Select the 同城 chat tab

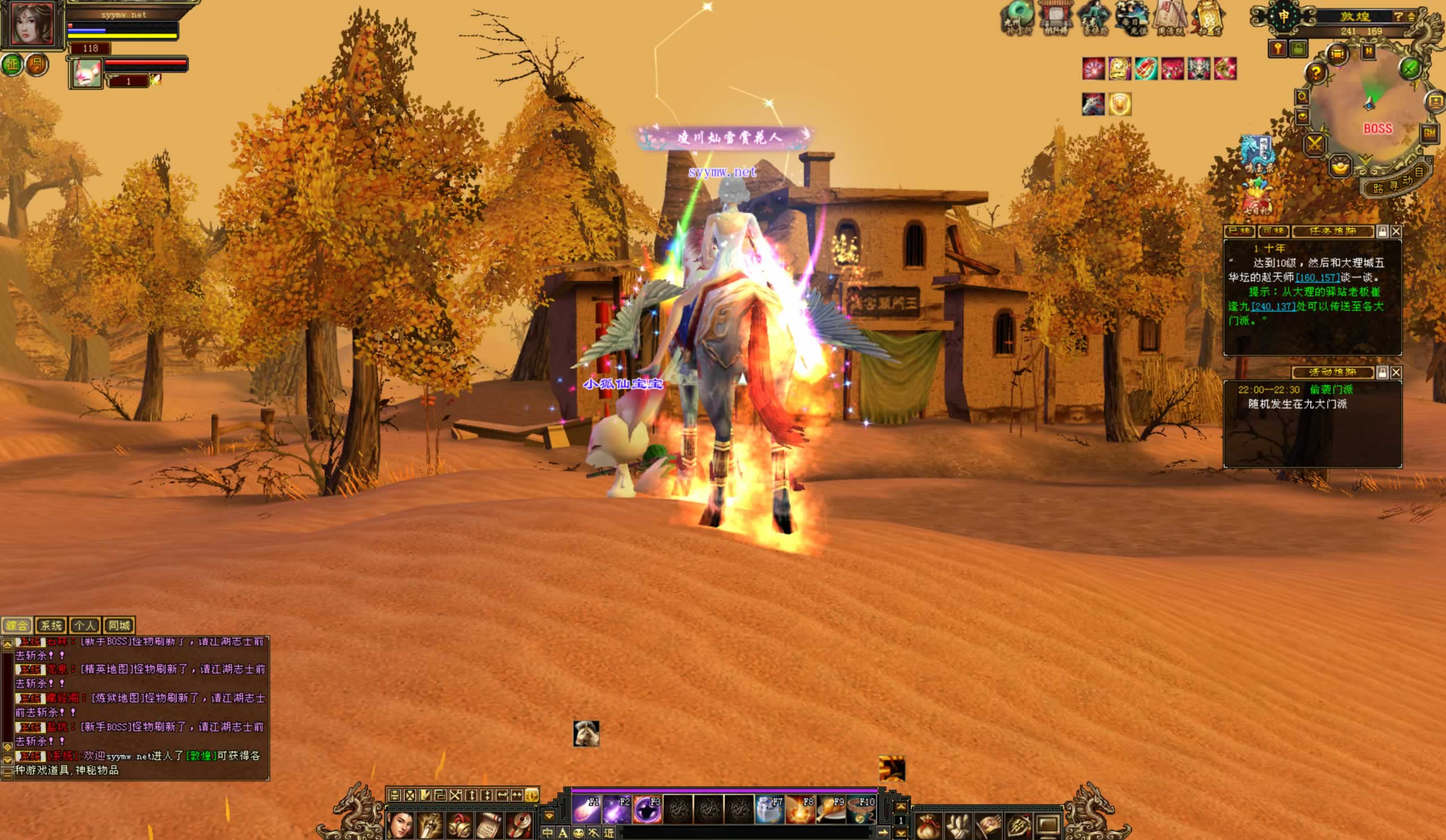pos(119,625)
